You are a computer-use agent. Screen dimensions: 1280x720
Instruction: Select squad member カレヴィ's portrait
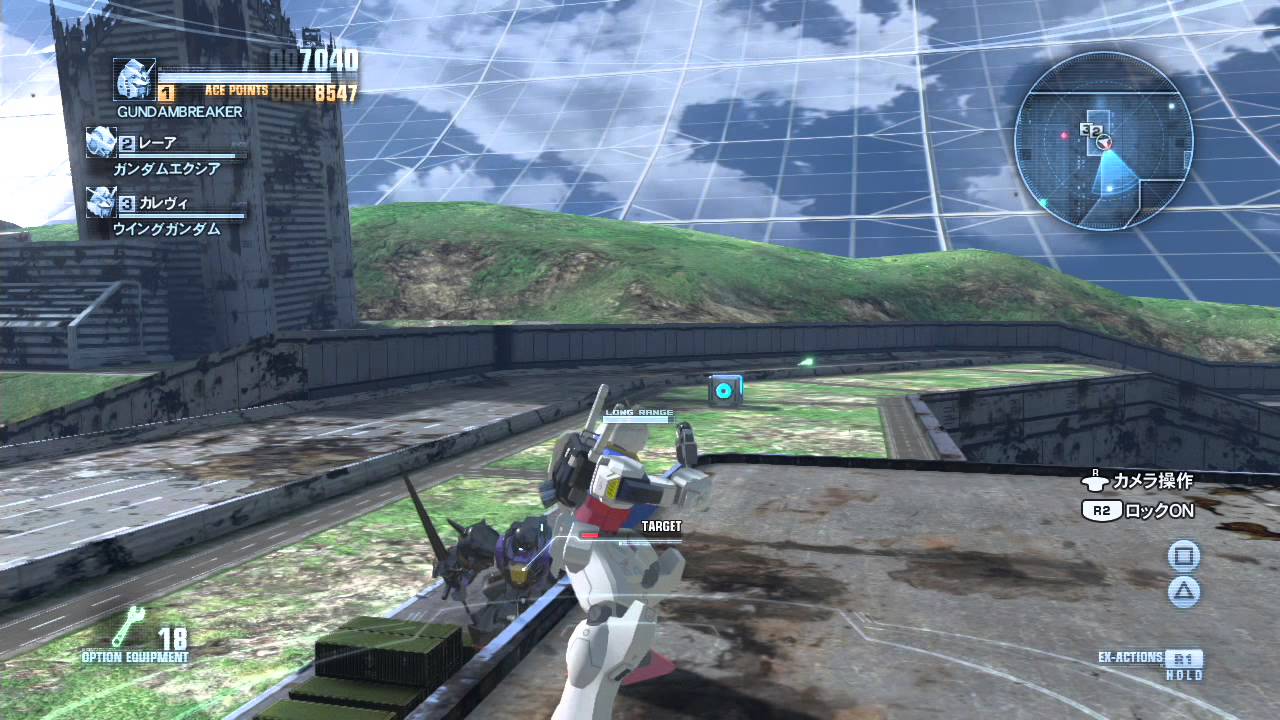click(x=100, y=202)
